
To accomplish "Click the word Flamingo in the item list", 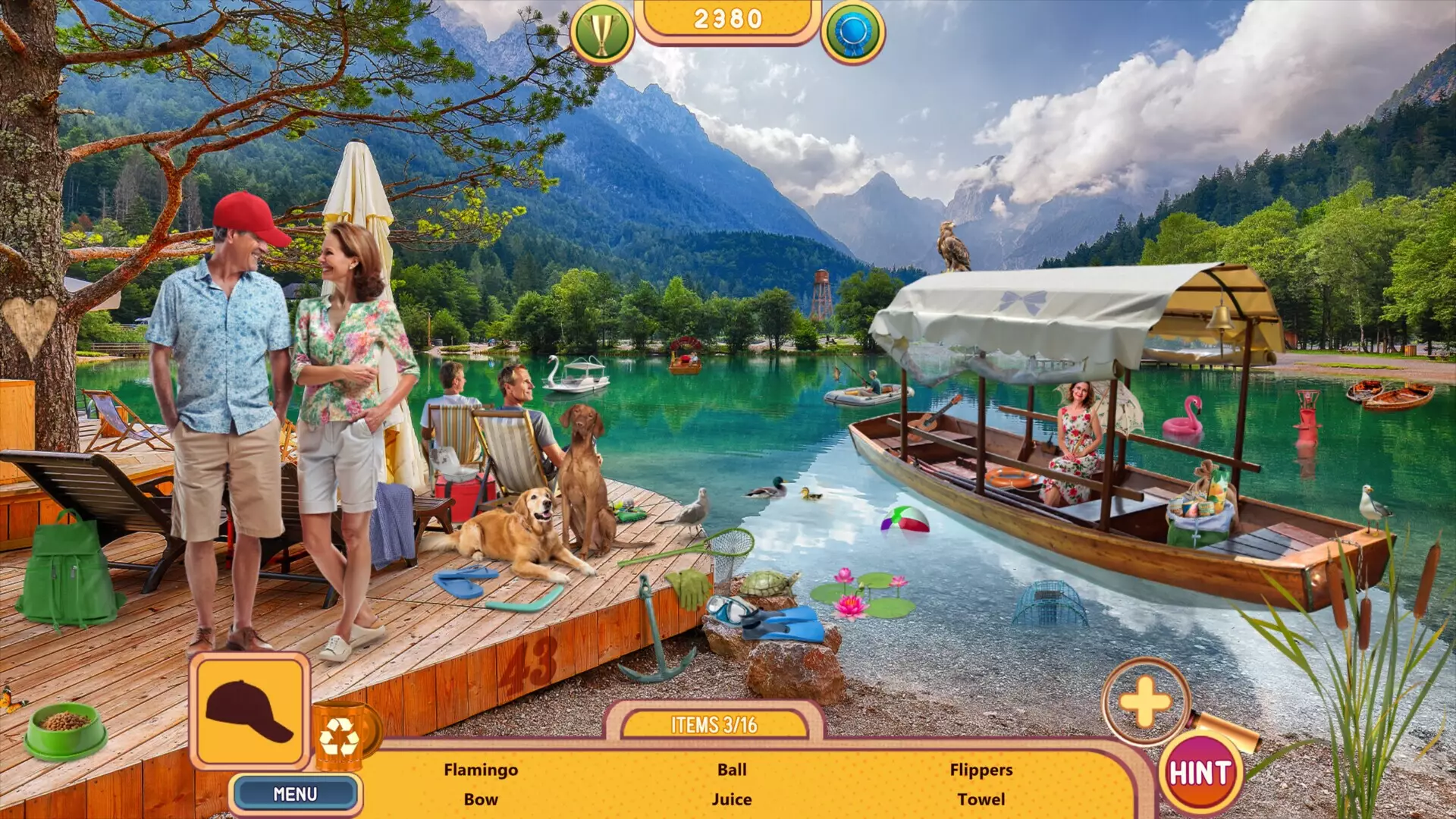I will coord(481,769).
